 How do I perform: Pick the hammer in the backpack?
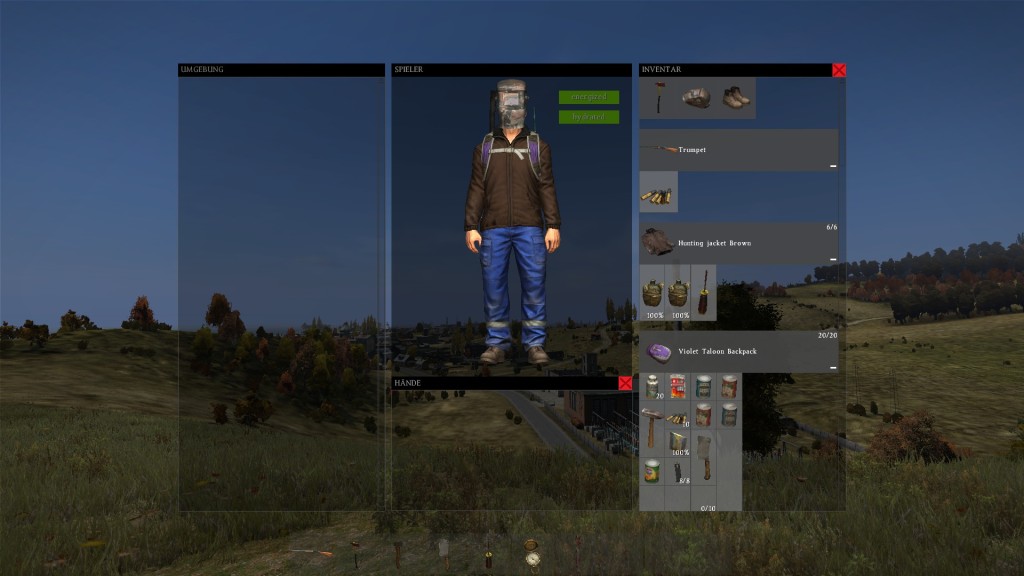[x=652, y=425]
